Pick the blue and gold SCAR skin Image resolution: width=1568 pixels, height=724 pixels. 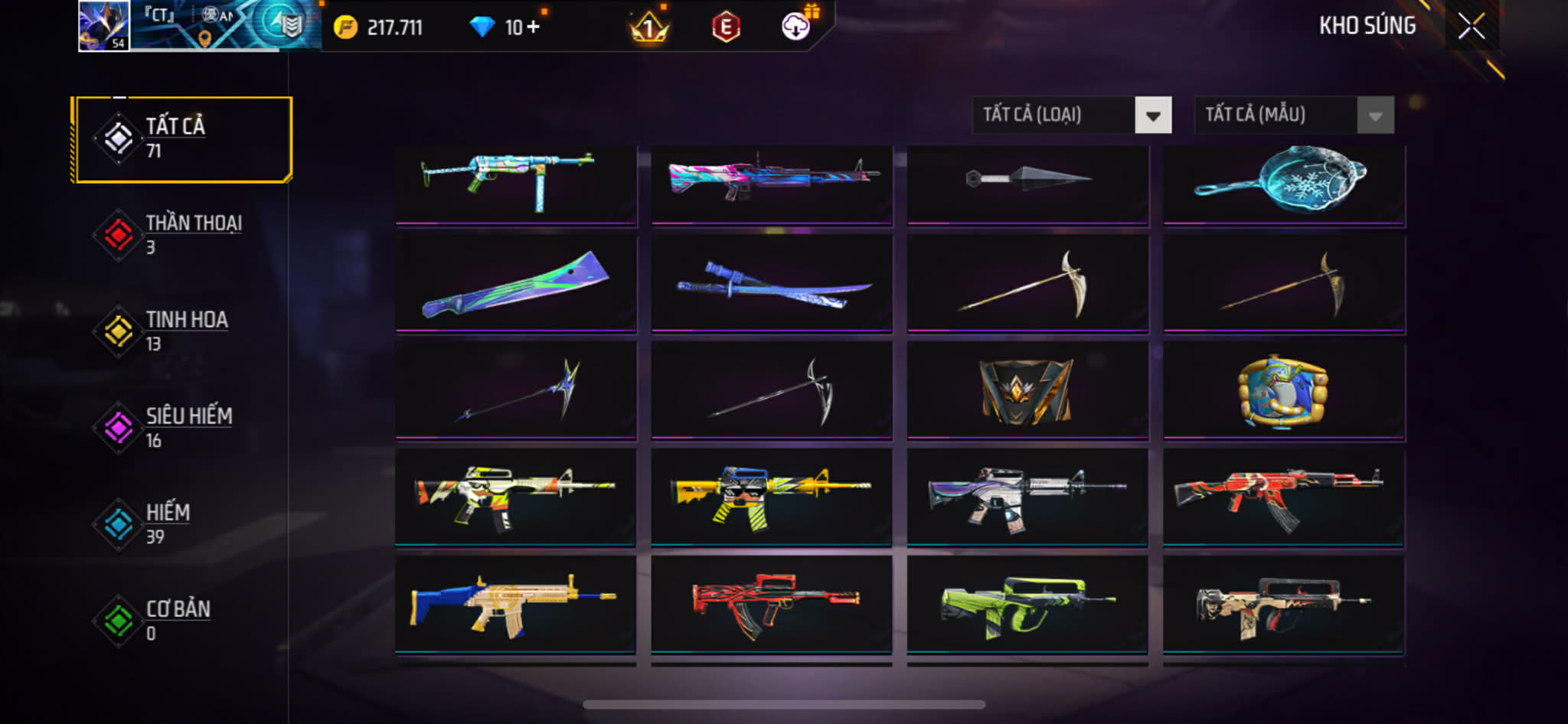tap(515, 605)
